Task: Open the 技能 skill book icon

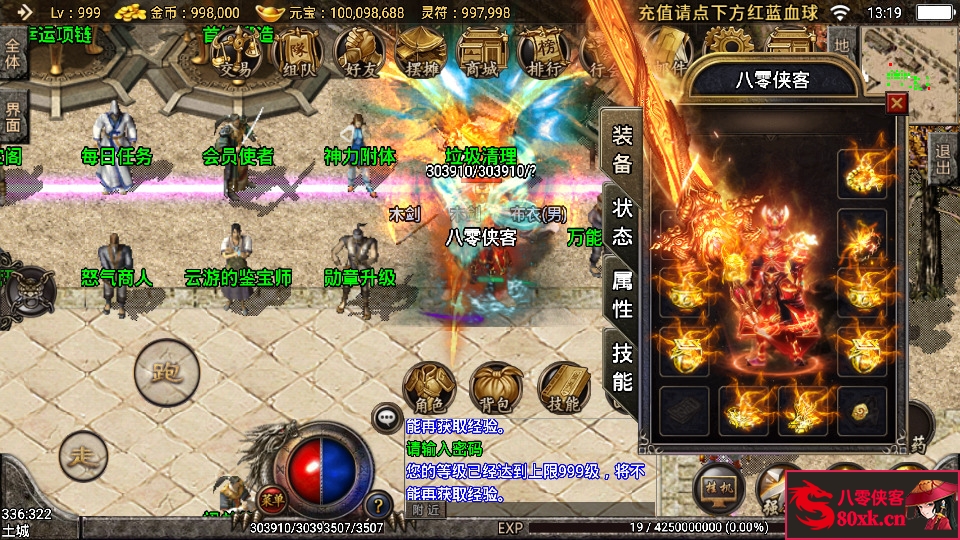Action: (564, 387)
